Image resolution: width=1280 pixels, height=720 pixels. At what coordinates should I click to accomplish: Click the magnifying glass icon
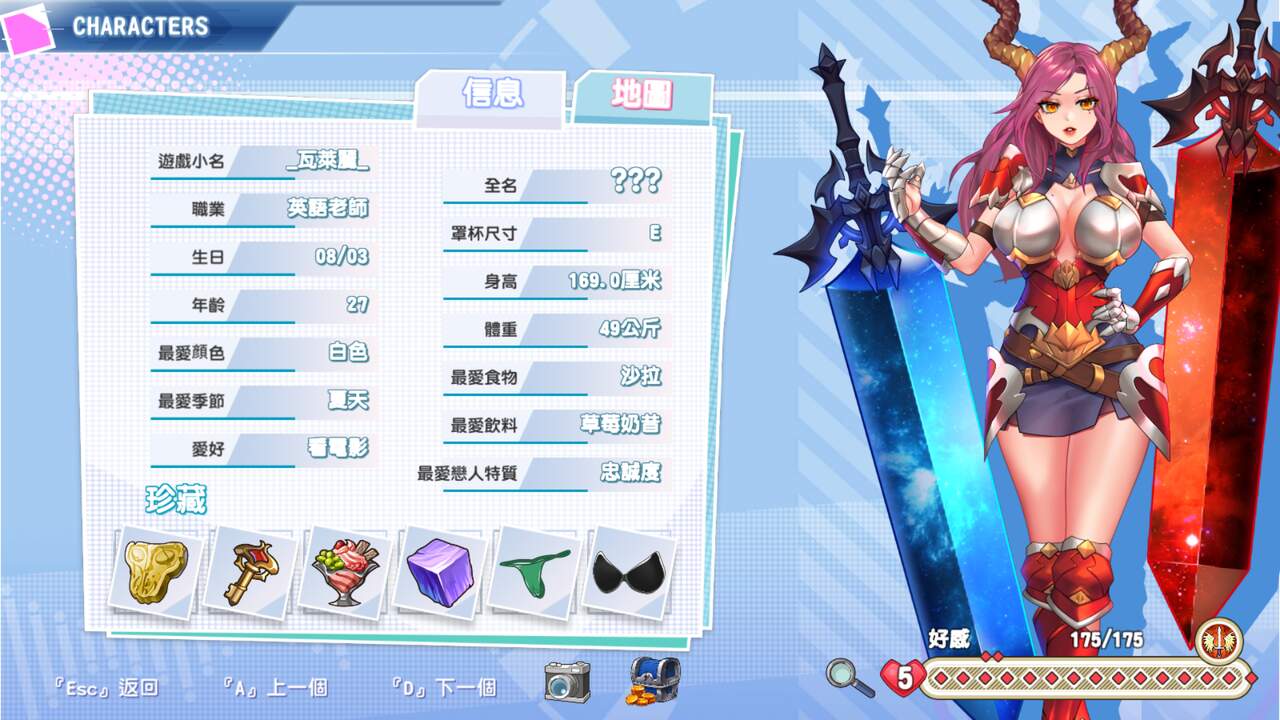coord(849,677)
